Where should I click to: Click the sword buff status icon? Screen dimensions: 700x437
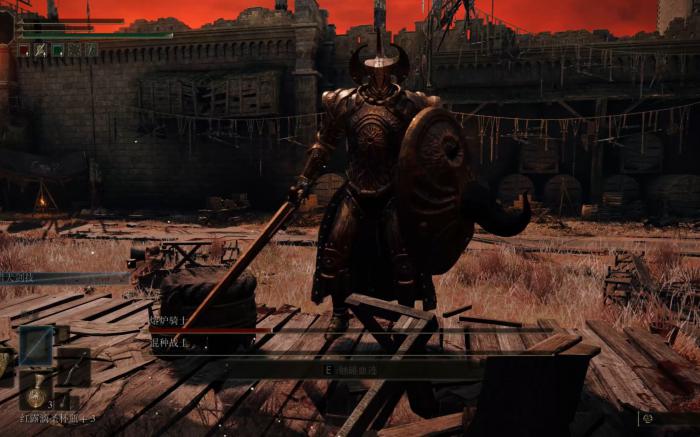pos(41,49)
